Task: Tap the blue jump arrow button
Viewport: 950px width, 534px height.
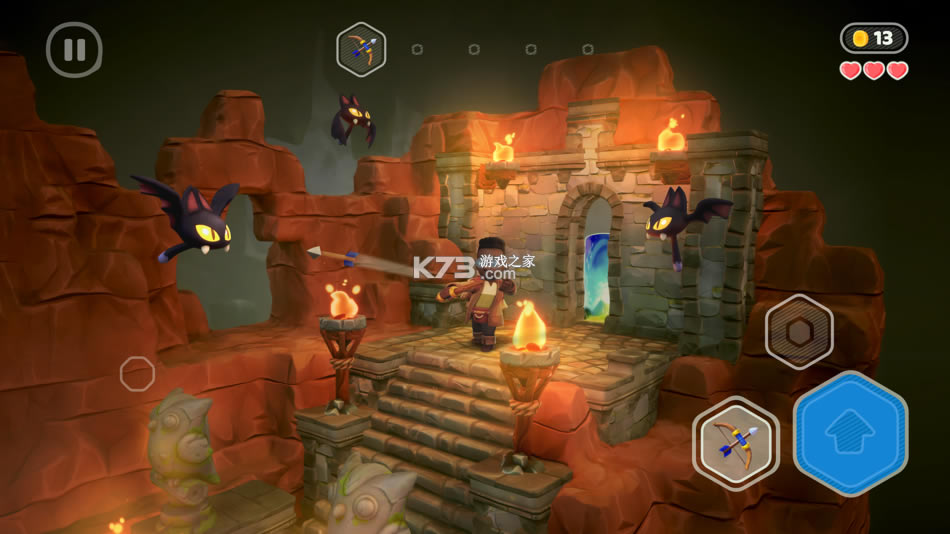Action: [850, 433]
